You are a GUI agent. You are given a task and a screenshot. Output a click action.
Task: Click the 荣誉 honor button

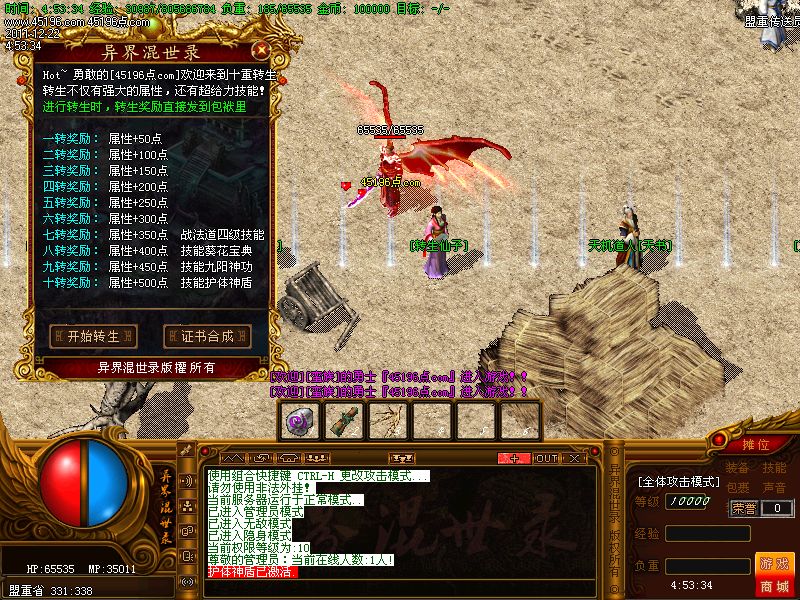tap(744, 508)
